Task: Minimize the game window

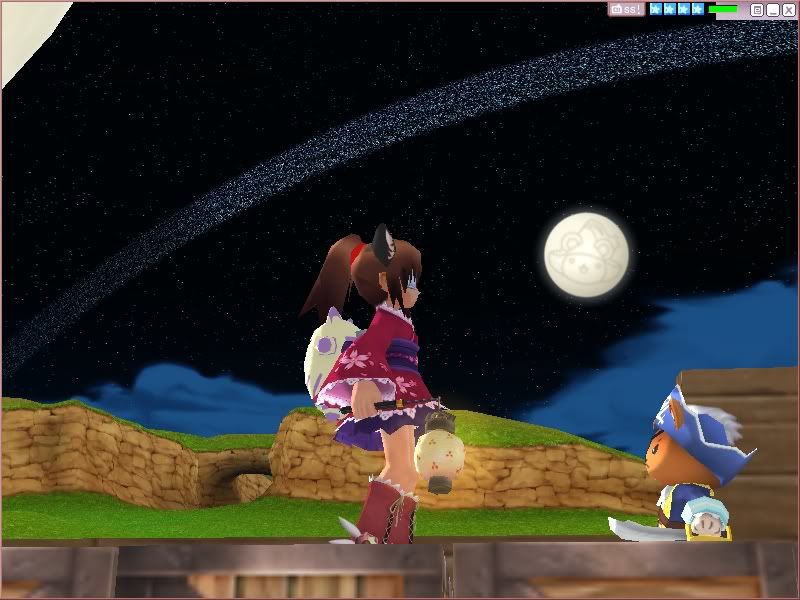Action: (x=773, y=10)
